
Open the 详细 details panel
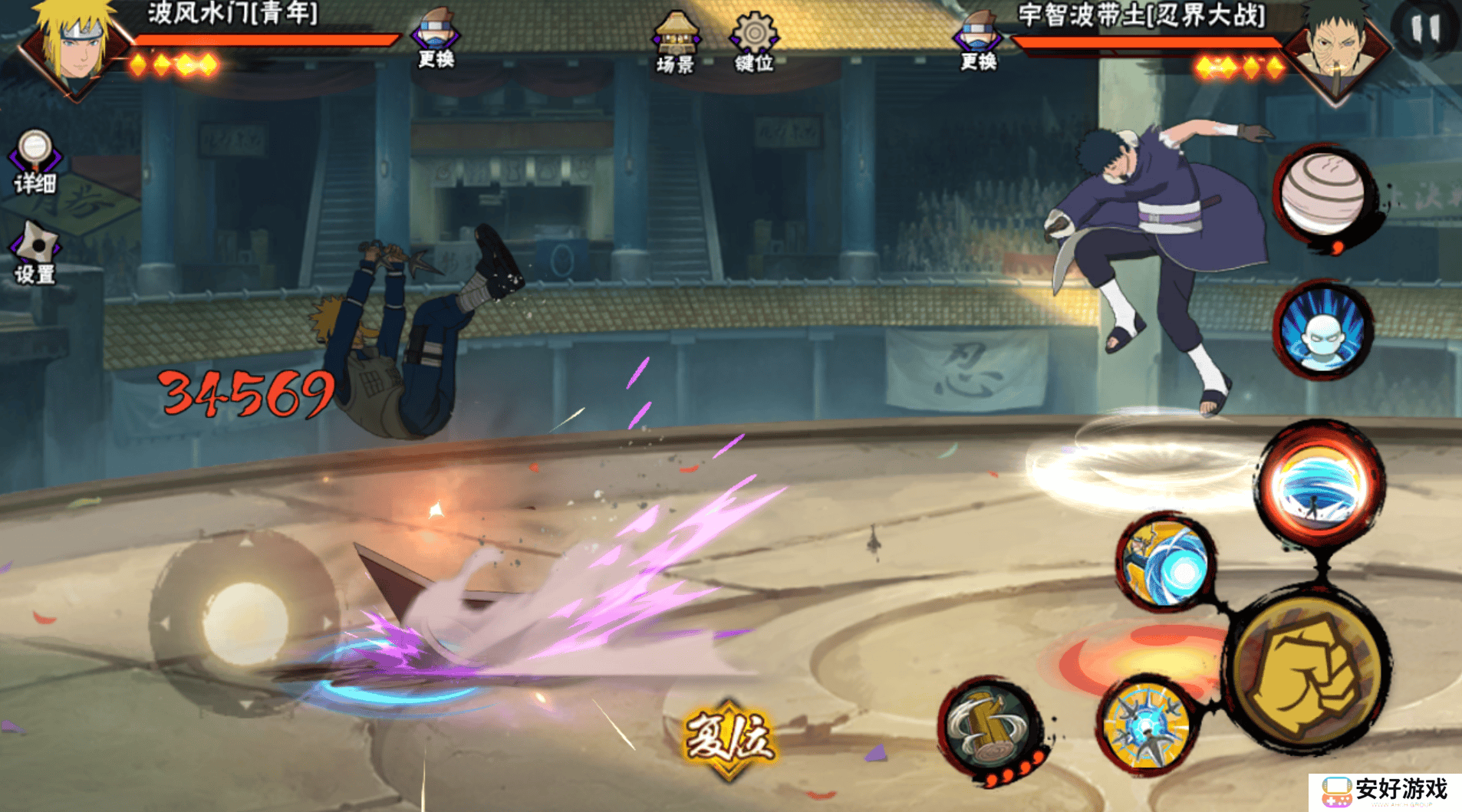coord(35,159)
